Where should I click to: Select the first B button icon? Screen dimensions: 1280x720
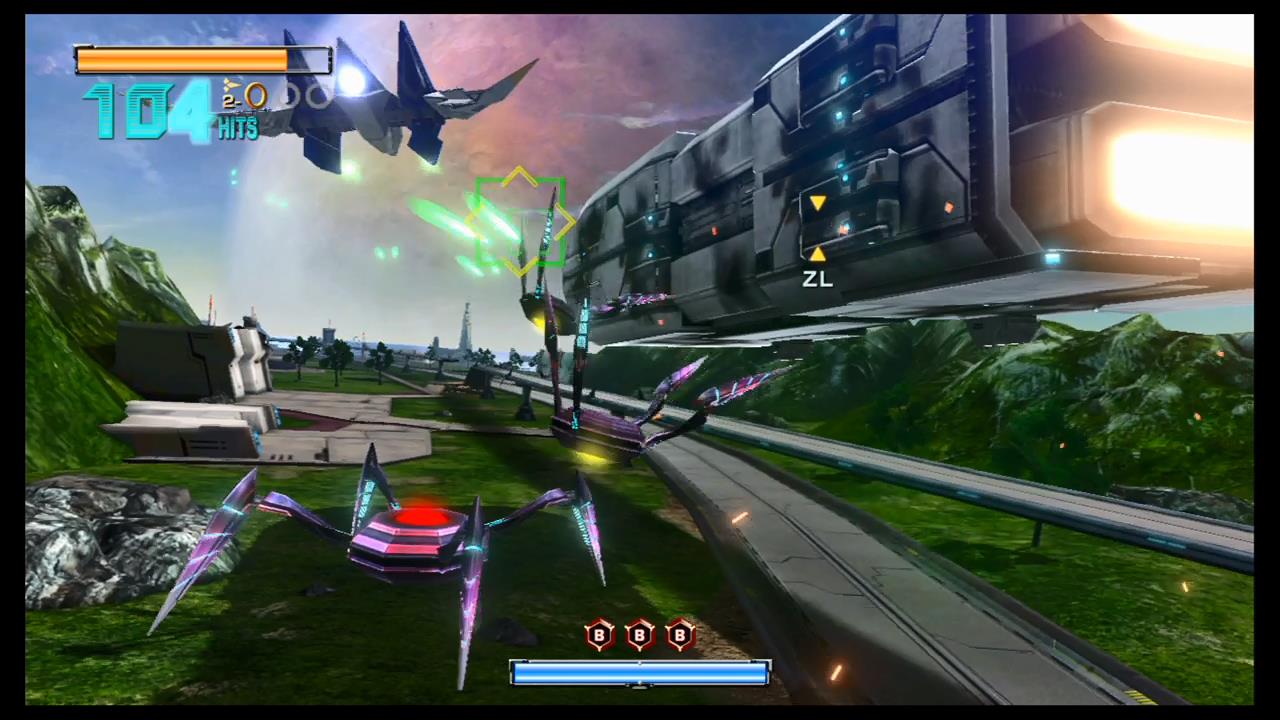click(598, 636)
